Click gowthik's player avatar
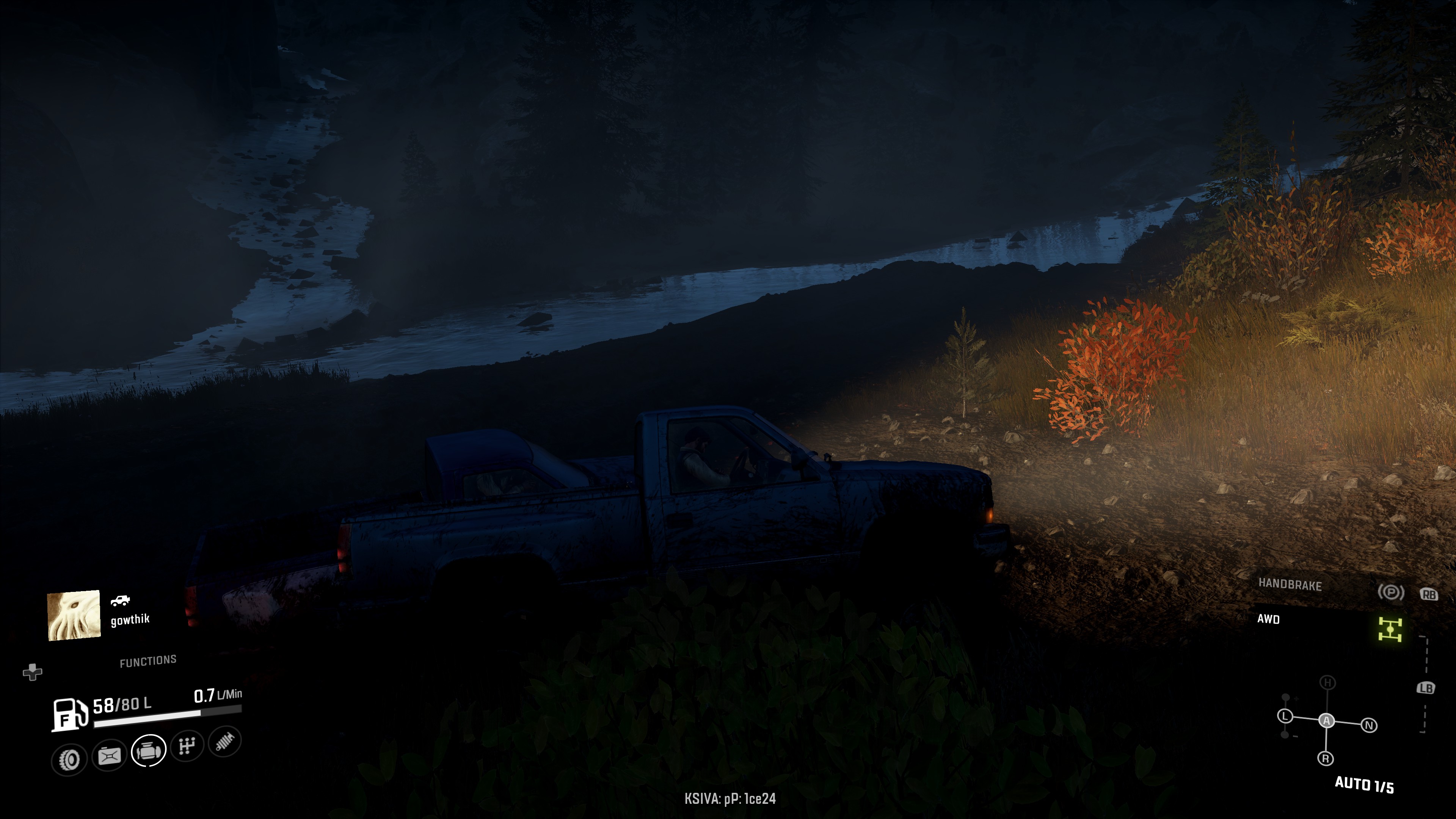Viewport: 1456px width, 819px height. click(74, 615)
